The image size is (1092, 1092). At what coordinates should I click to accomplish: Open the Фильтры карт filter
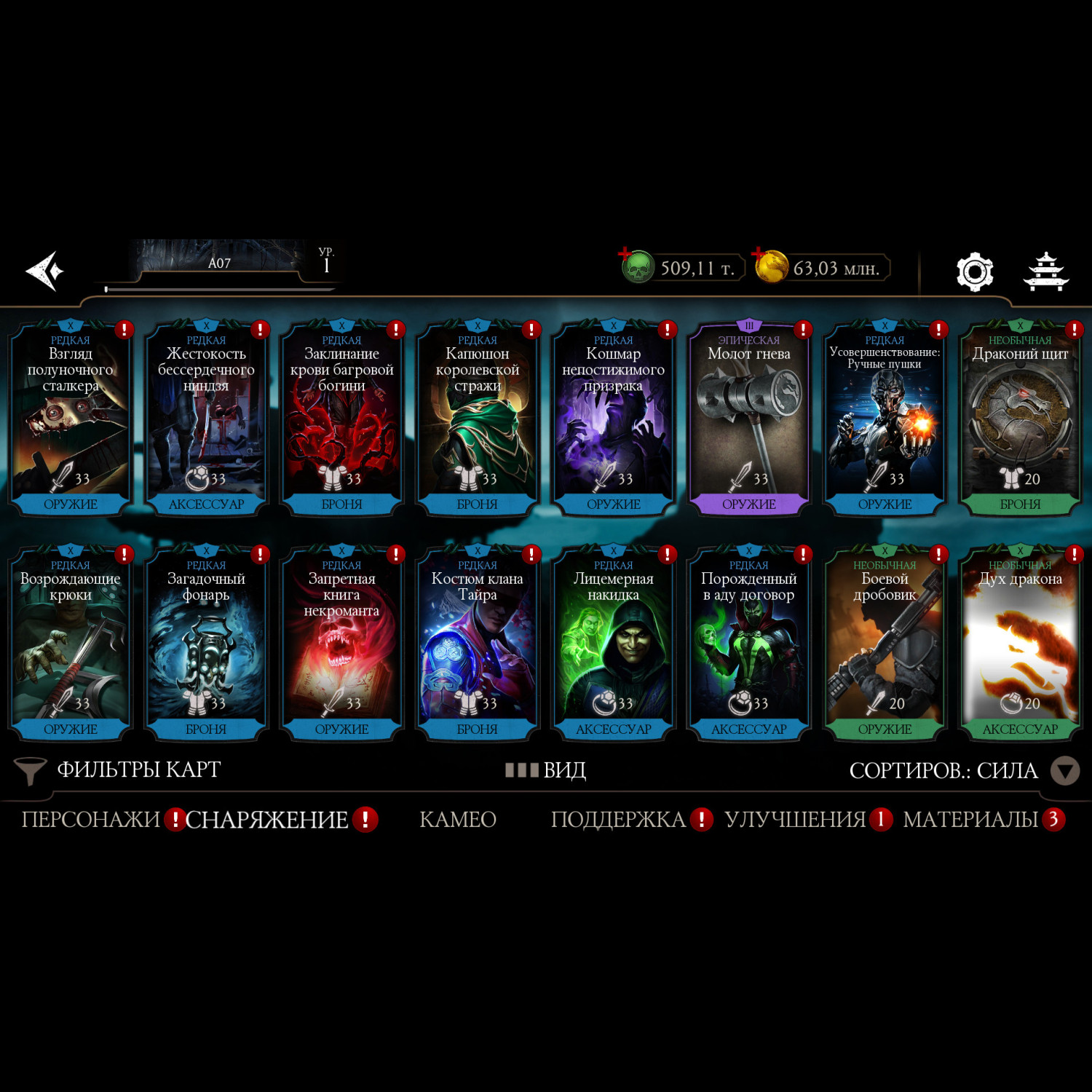[118, 770]
